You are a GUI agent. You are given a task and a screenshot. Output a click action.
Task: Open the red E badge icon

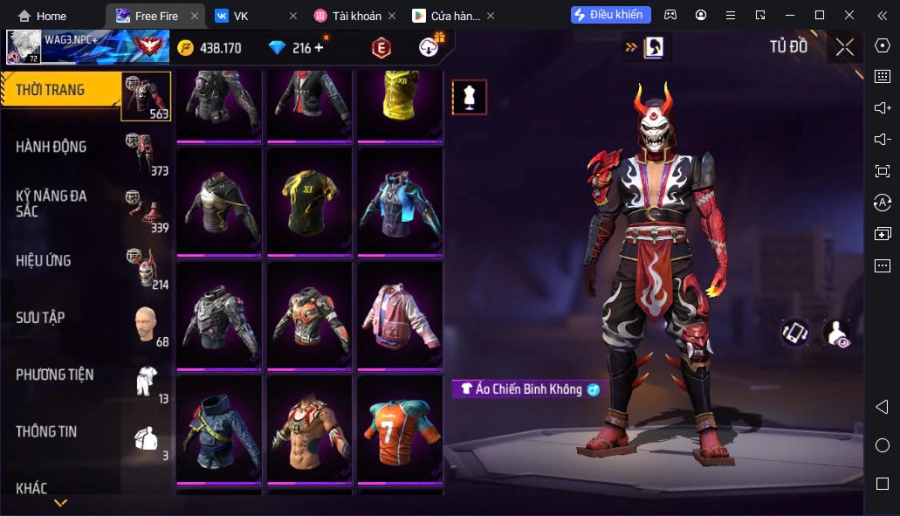tap(381, 47)
